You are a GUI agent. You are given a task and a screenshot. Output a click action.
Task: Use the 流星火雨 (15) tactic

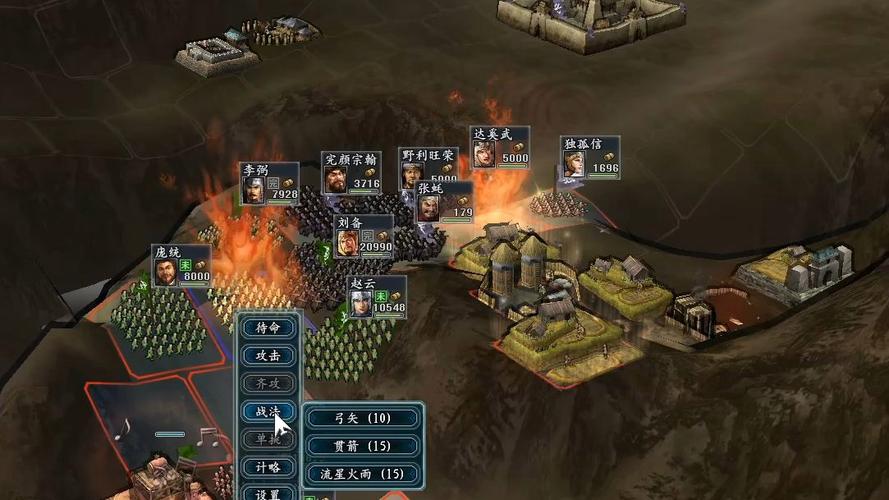(x=363, y=473)
